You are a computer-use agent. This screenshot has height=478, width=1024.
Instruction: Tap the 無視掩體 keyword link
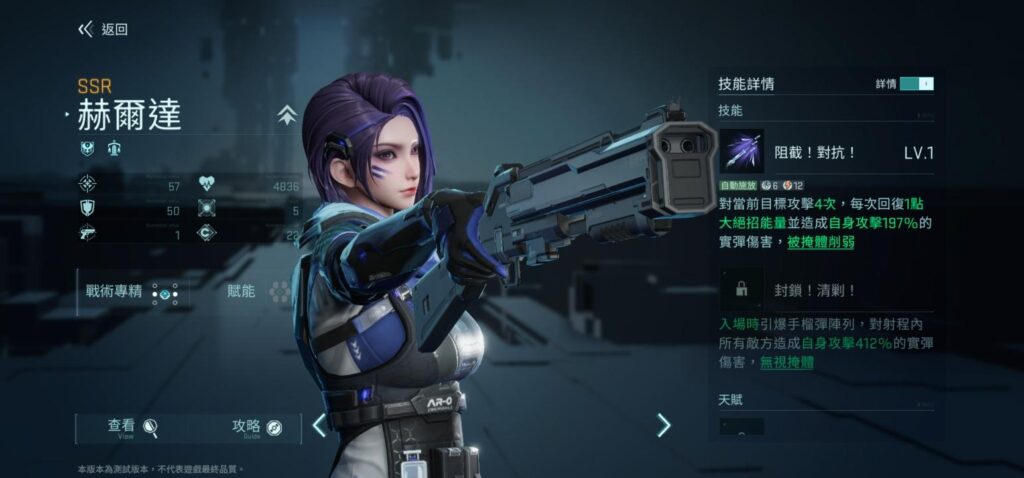point(786,362)
